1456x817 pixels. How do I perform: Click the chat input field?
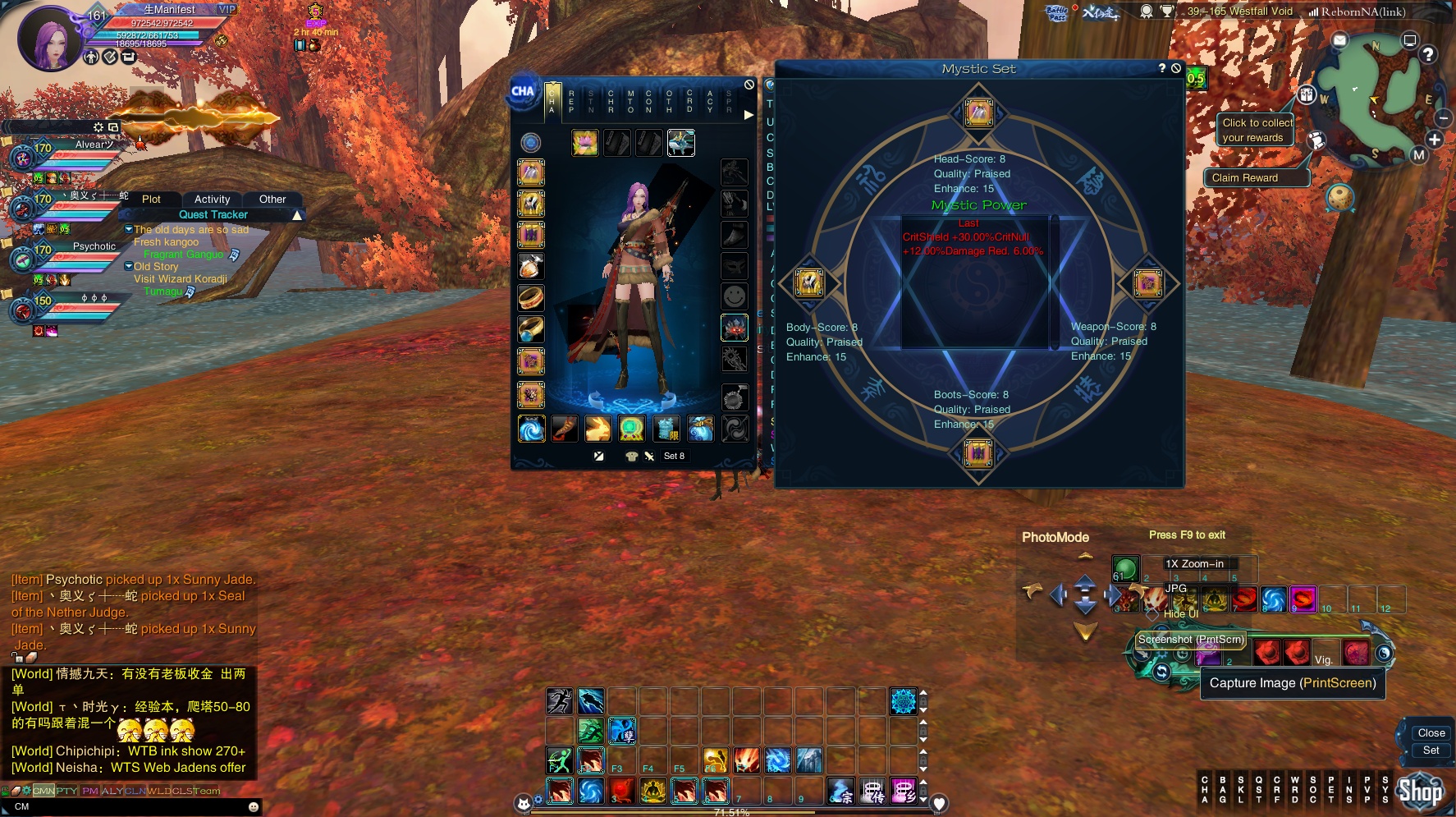[x=131, y=806]
